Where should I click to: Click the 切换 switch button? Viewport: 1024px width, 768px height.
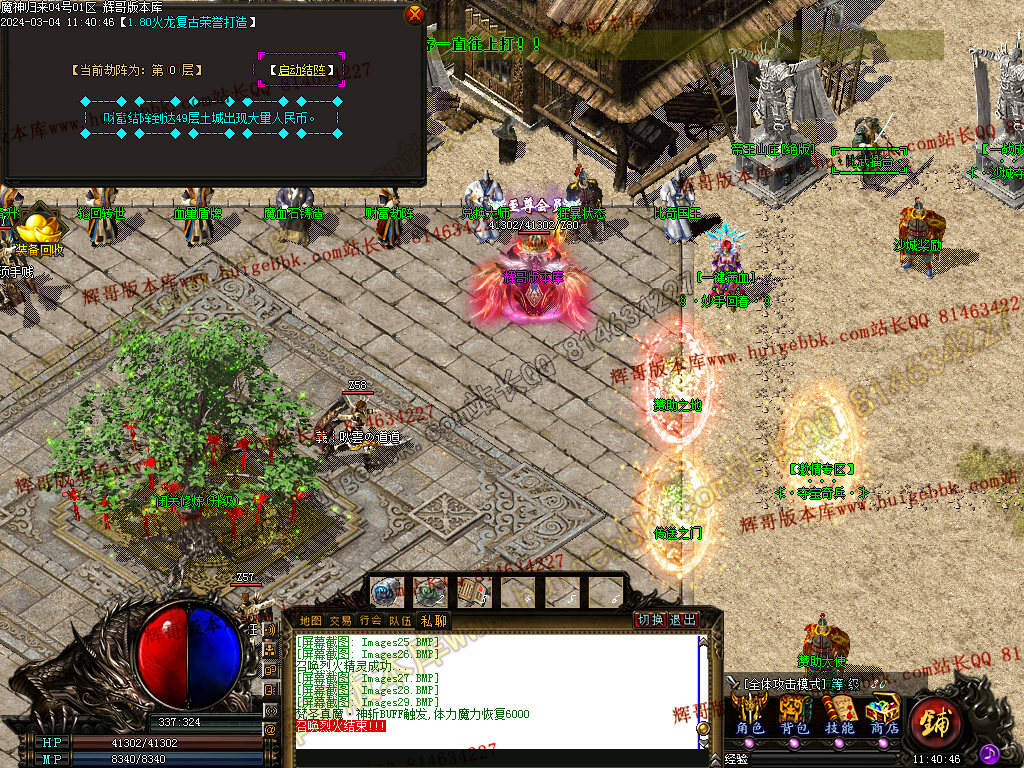(x=651, y=620)
